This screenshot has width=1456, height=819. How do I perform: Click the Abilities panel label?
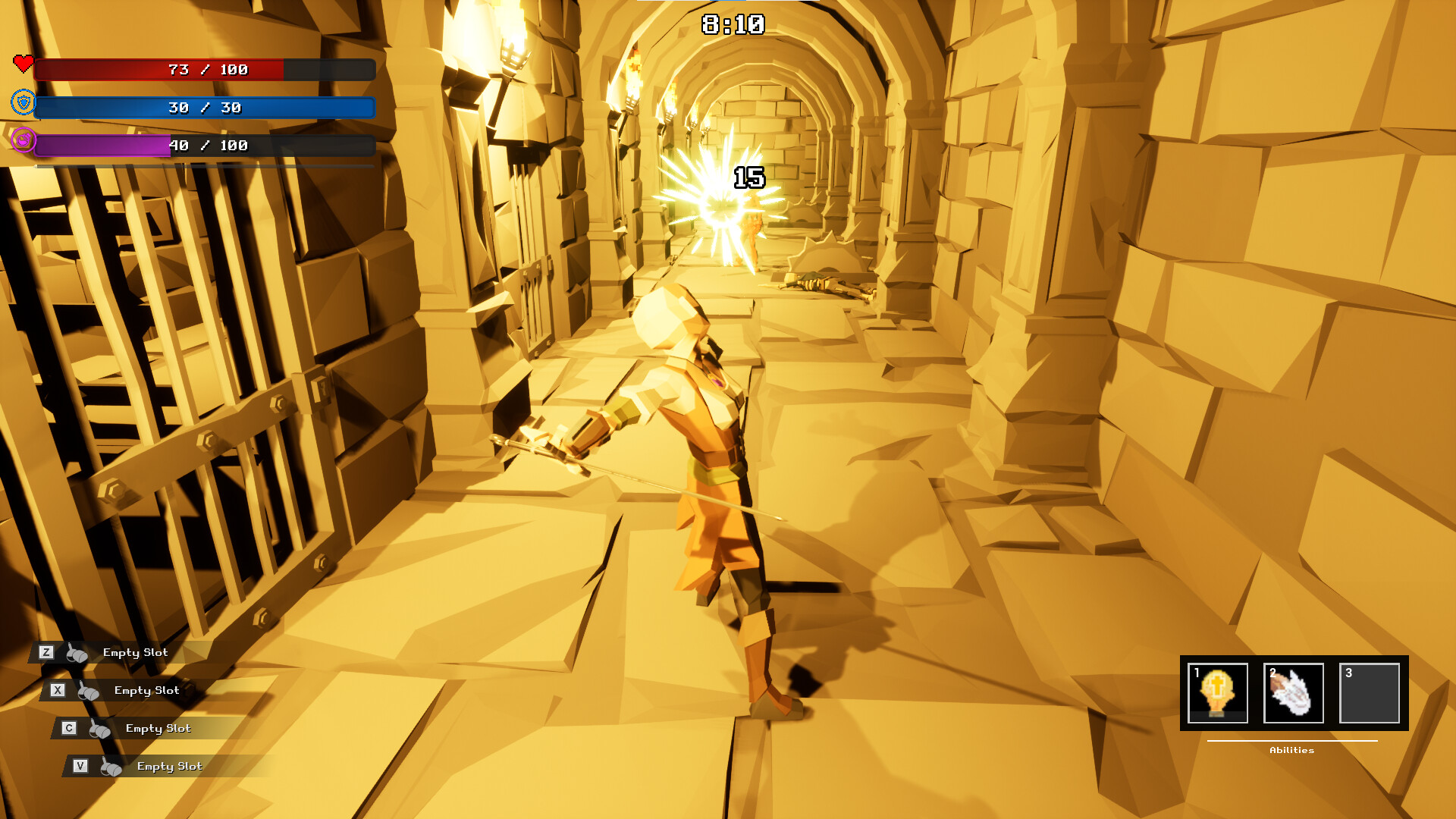pos(1291,750)
